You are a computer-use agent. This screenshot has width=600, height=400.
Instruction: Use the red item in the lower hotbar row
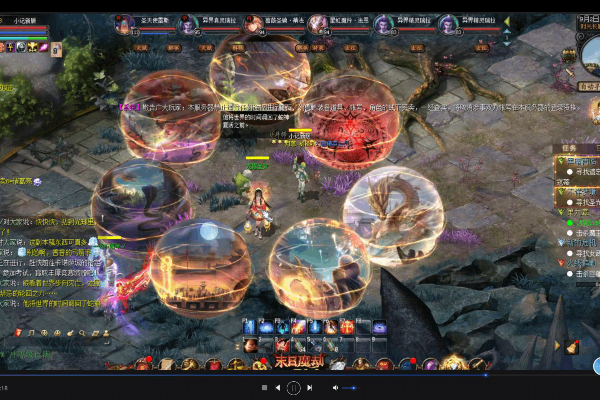(x=283, y=346)
